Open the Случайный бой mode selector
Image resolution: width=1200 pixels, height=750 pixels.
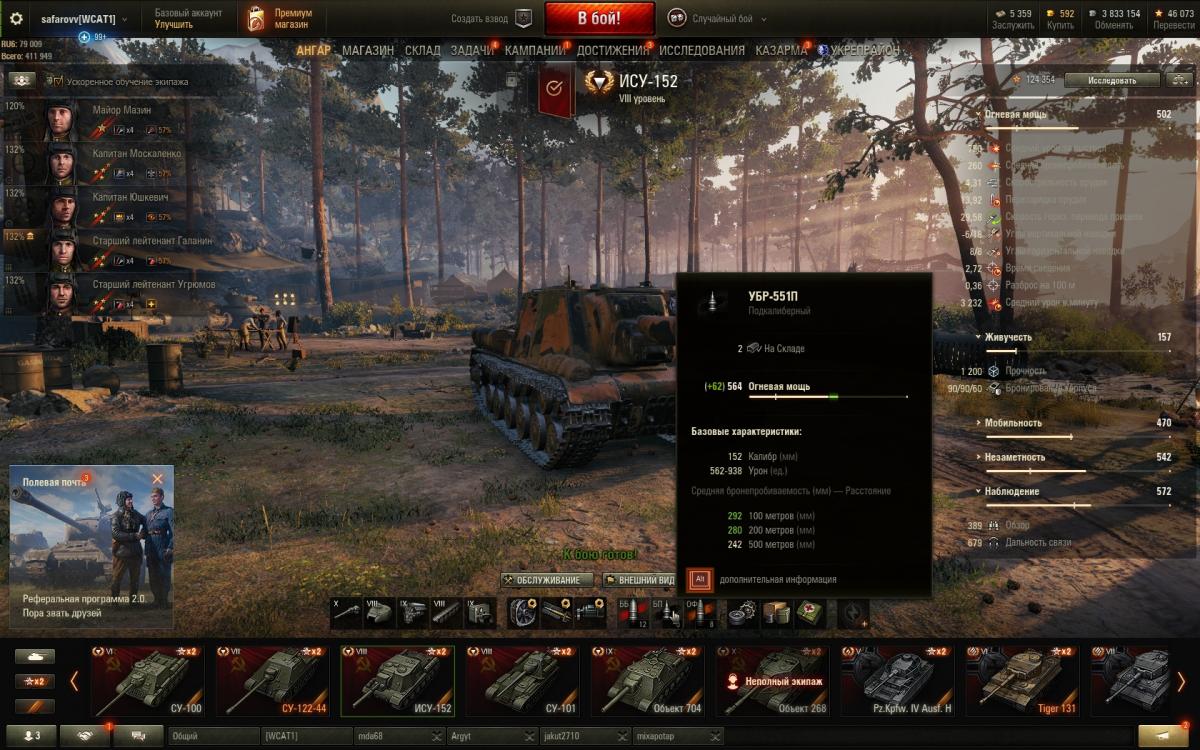click(x=723, y=18)
